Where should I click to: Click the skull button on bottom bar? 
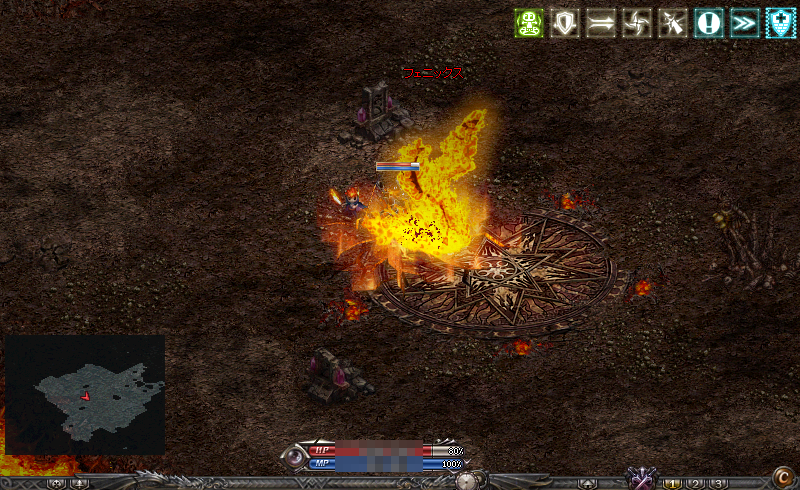[x=56, y=484]
